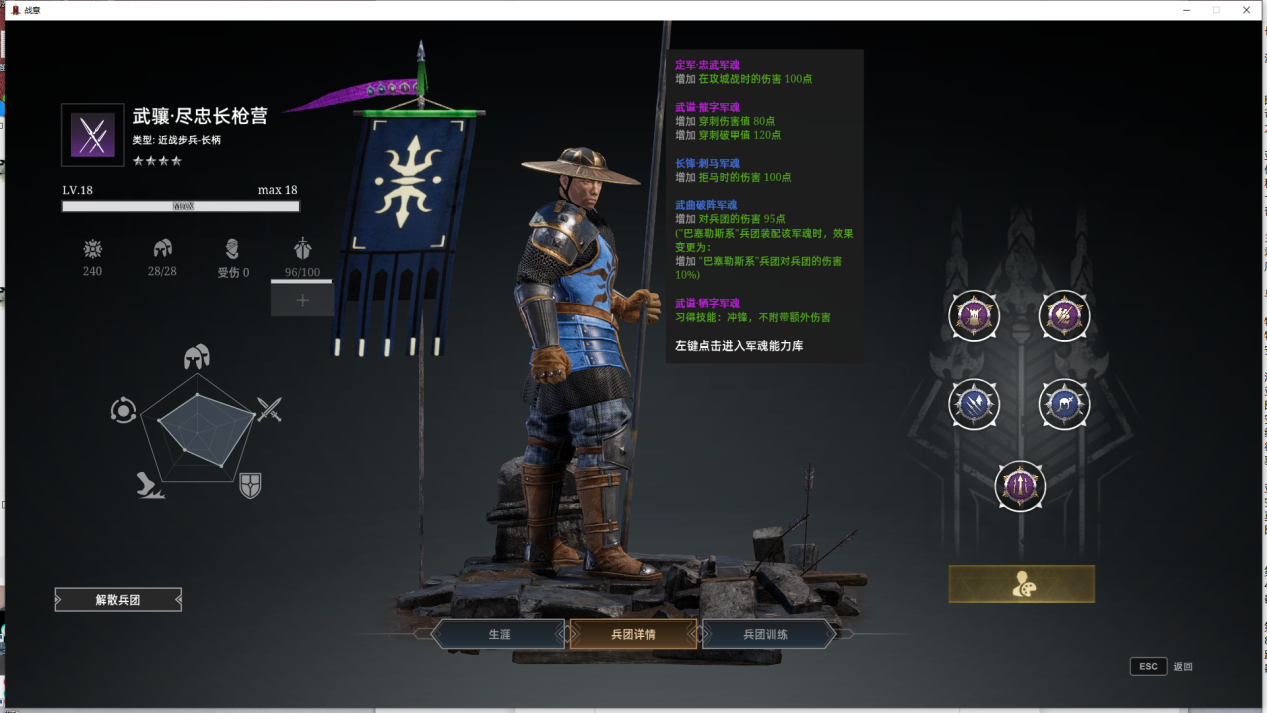
Task: Open the purple castle tower doctrine slot
Action: point(973,317)
